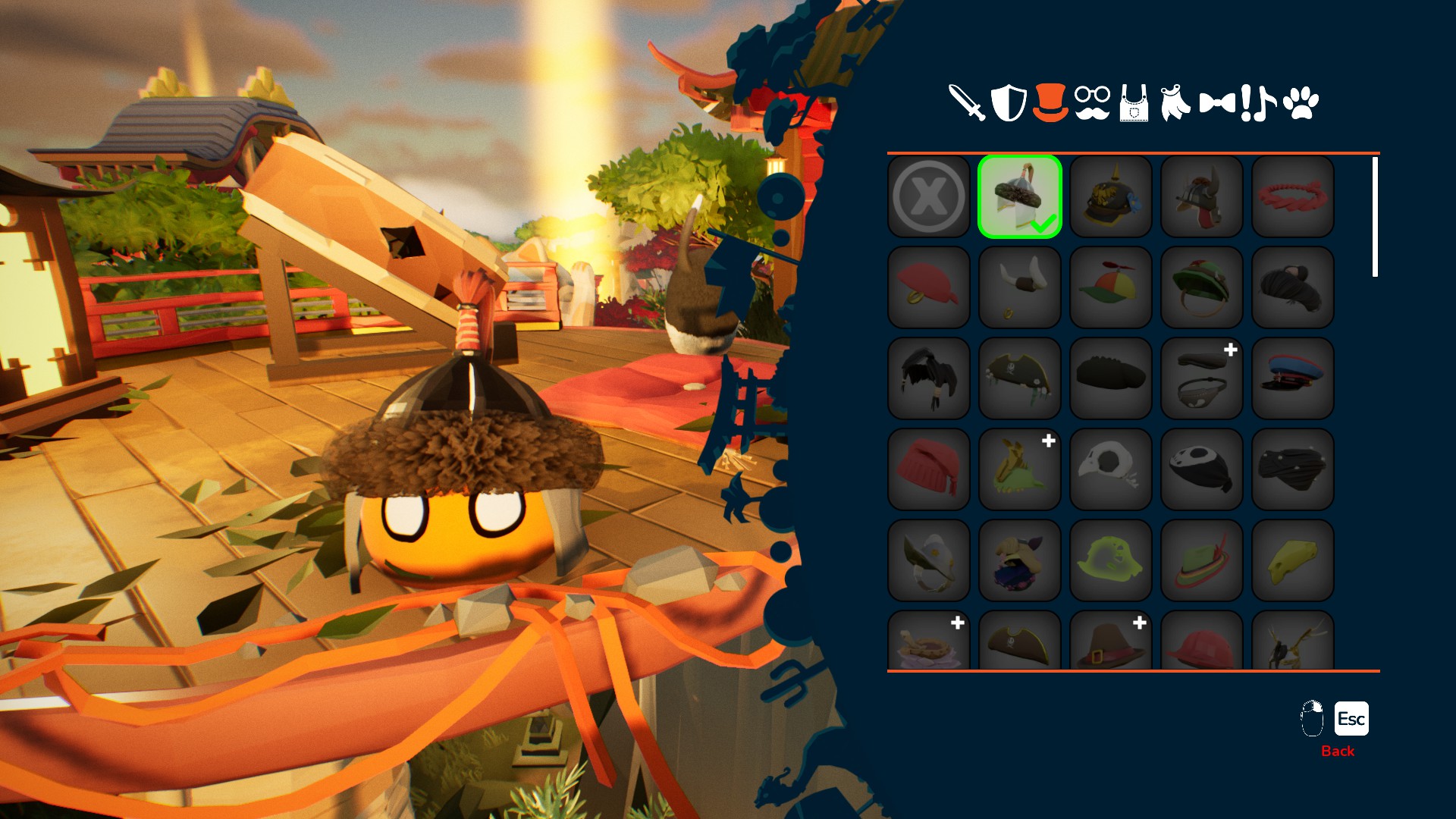
Task: Select the equipped fur-trimmed helmet
Action: (x=1020, y=196)
